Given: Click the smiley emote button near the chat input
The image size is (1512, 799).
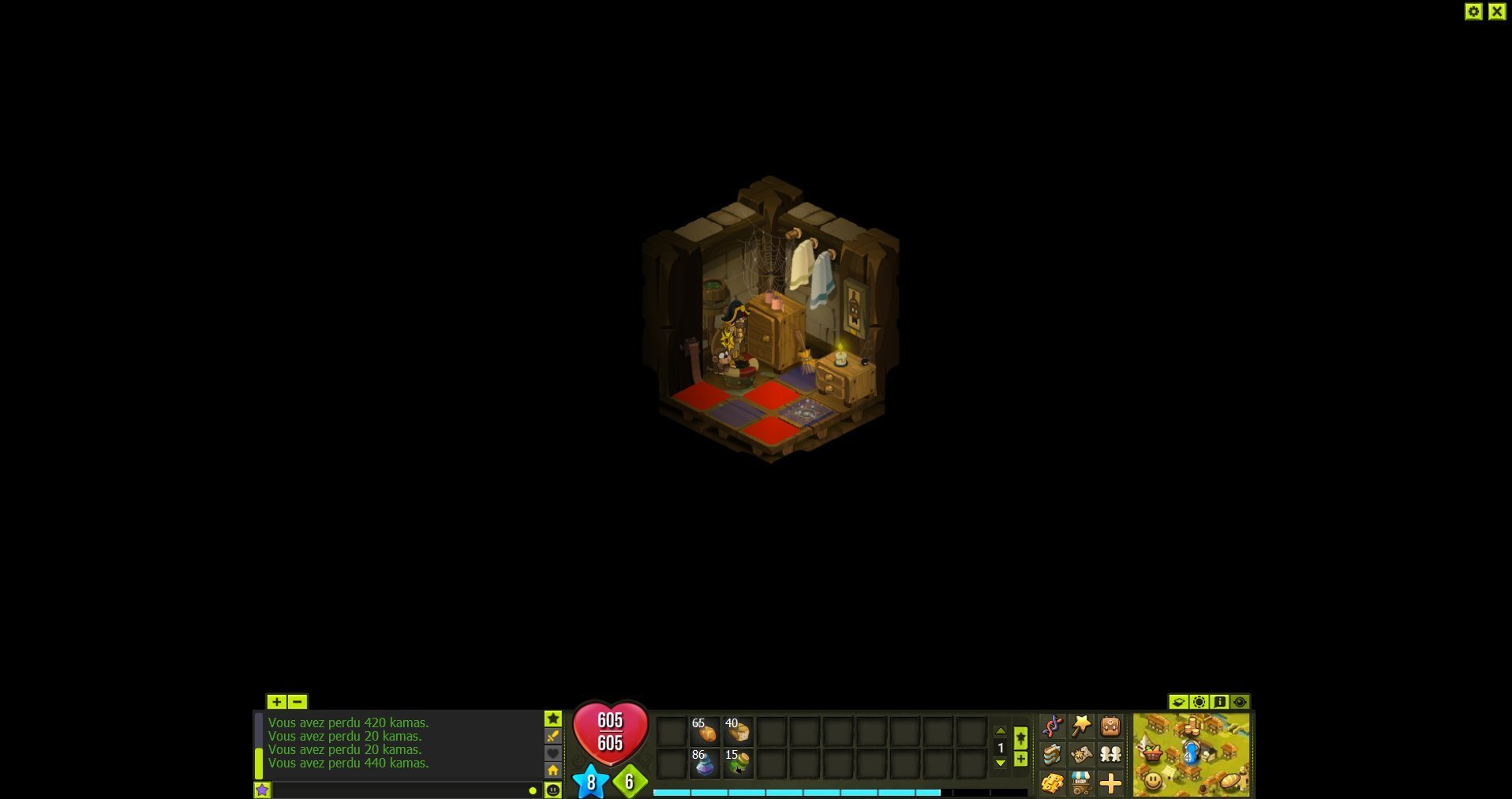Looking at the screenshot, I should click(x=553, y=789).
